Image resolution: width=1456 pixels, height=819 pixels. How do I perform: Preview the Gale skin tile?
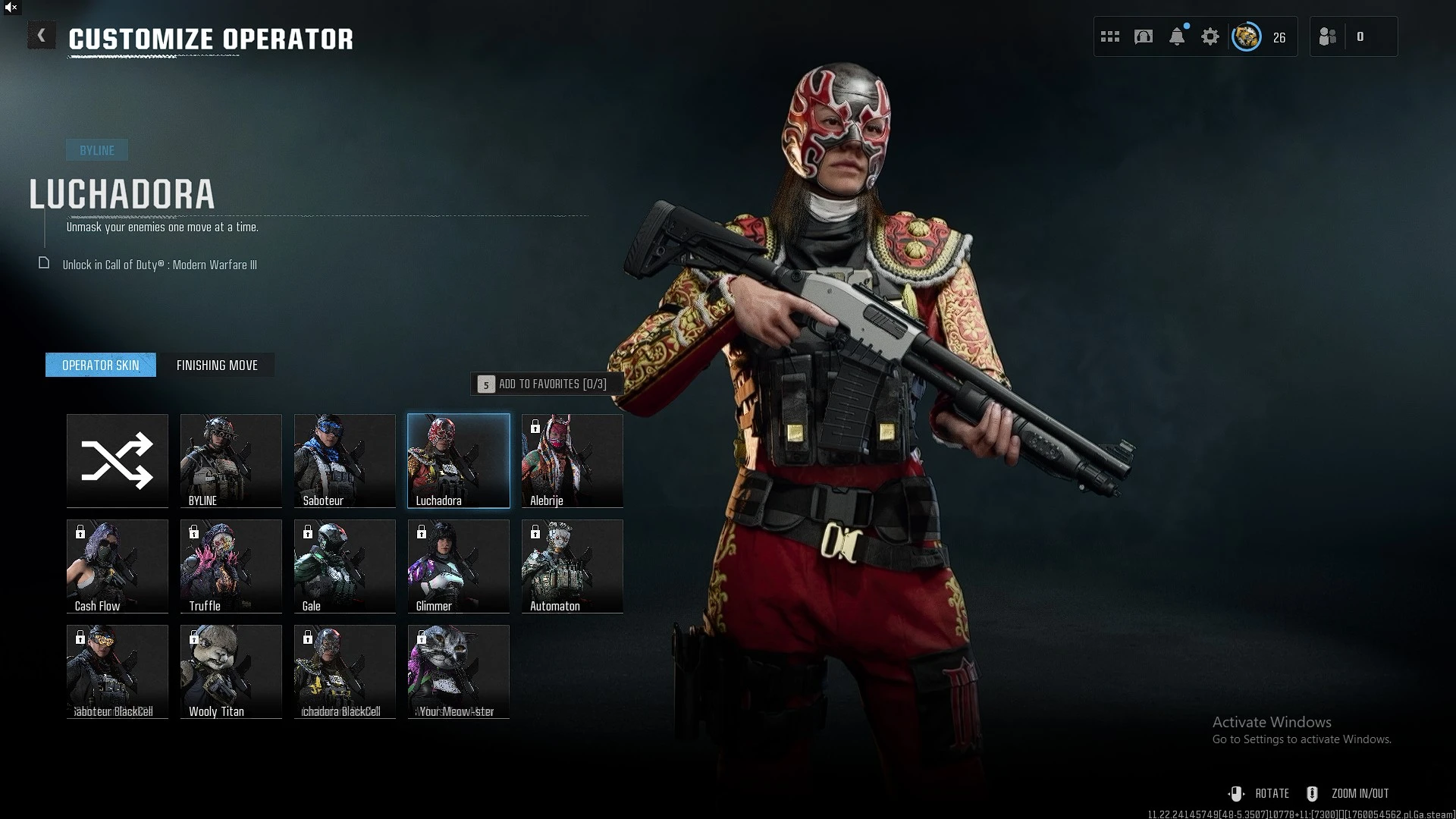pos(345,566)
